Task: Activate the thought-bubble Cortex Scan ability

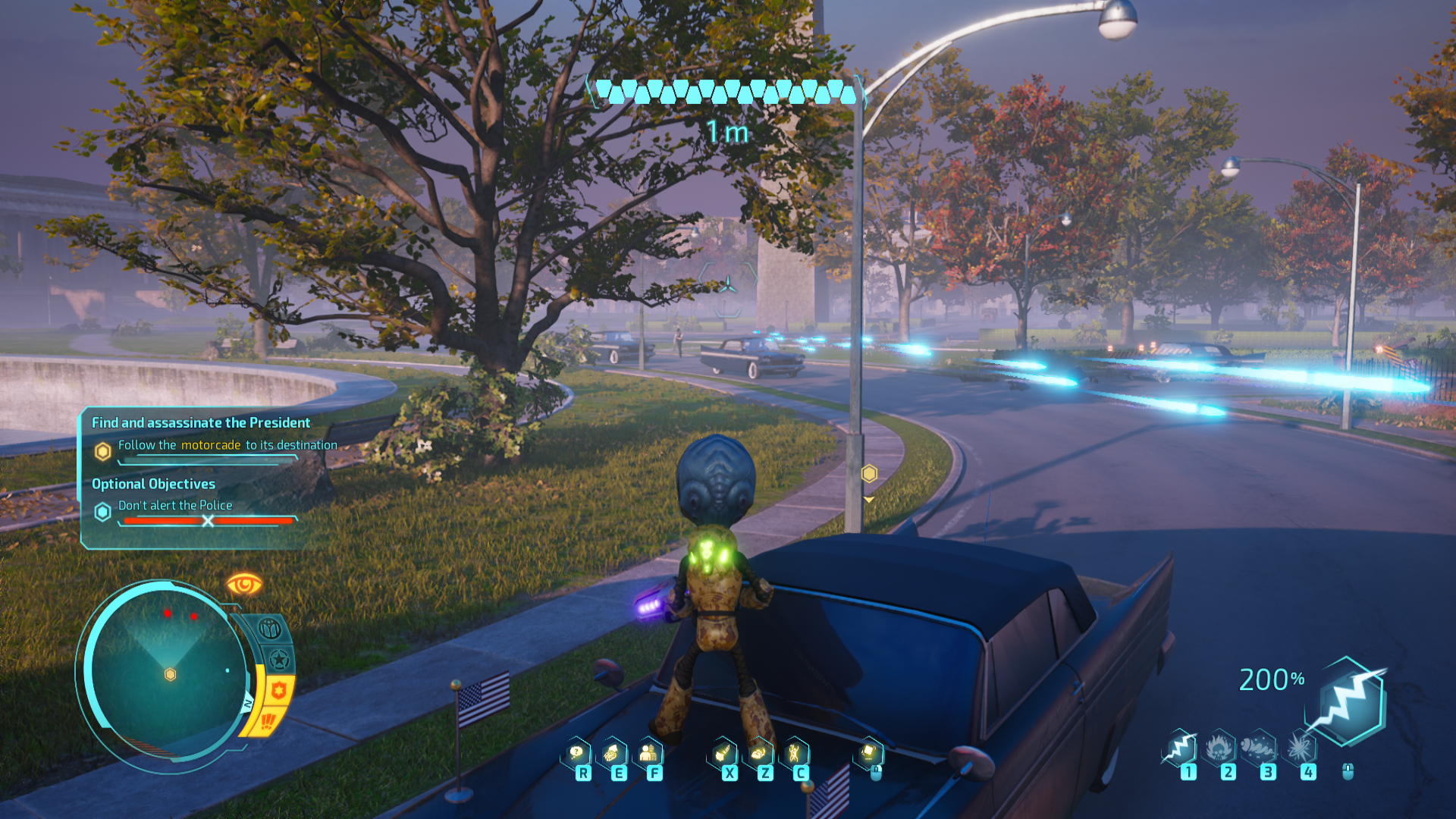Action: point(577,753)
